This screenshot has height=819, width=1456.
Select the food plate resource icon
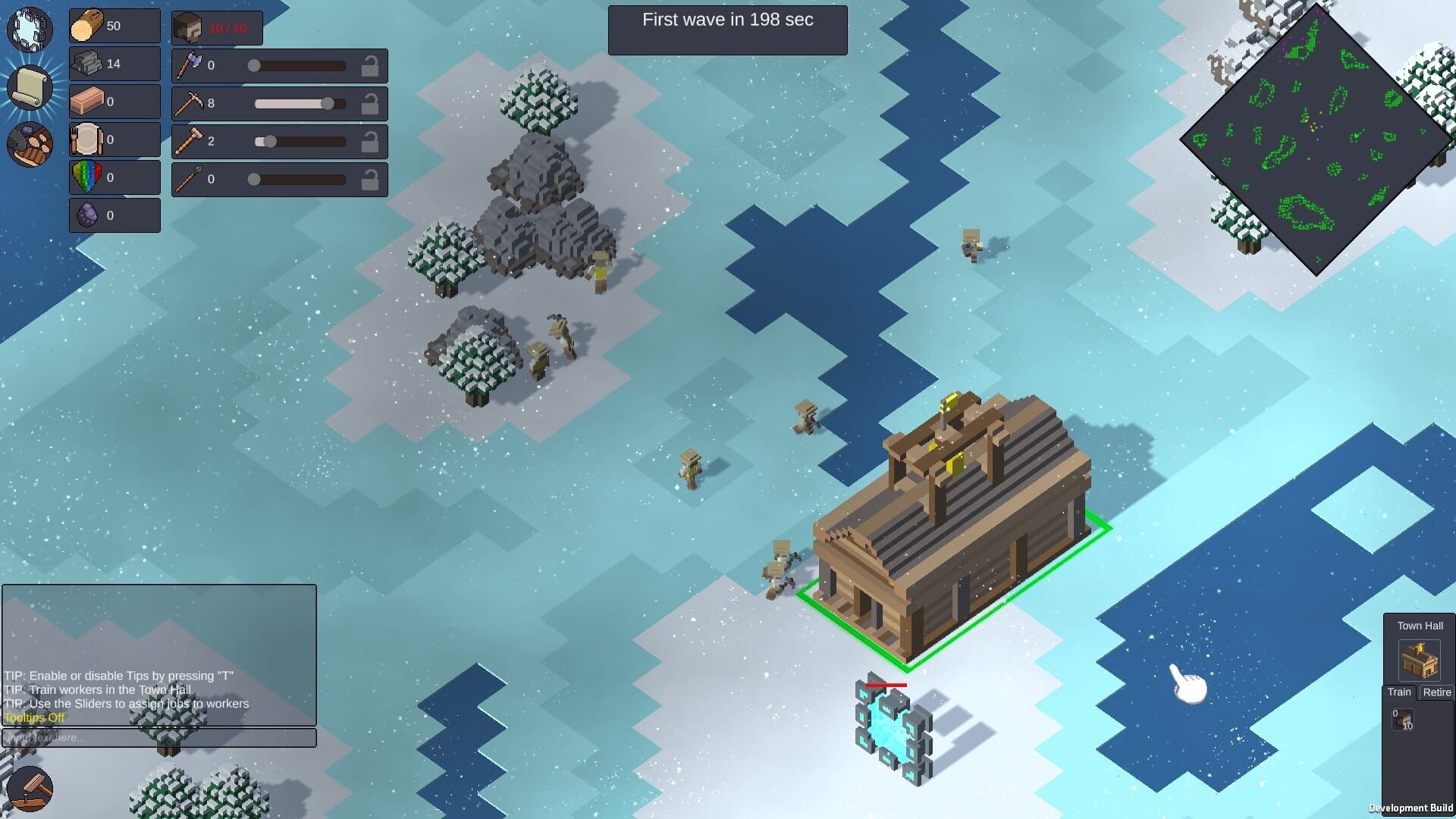pyautogui.click(x=86, y=139)
